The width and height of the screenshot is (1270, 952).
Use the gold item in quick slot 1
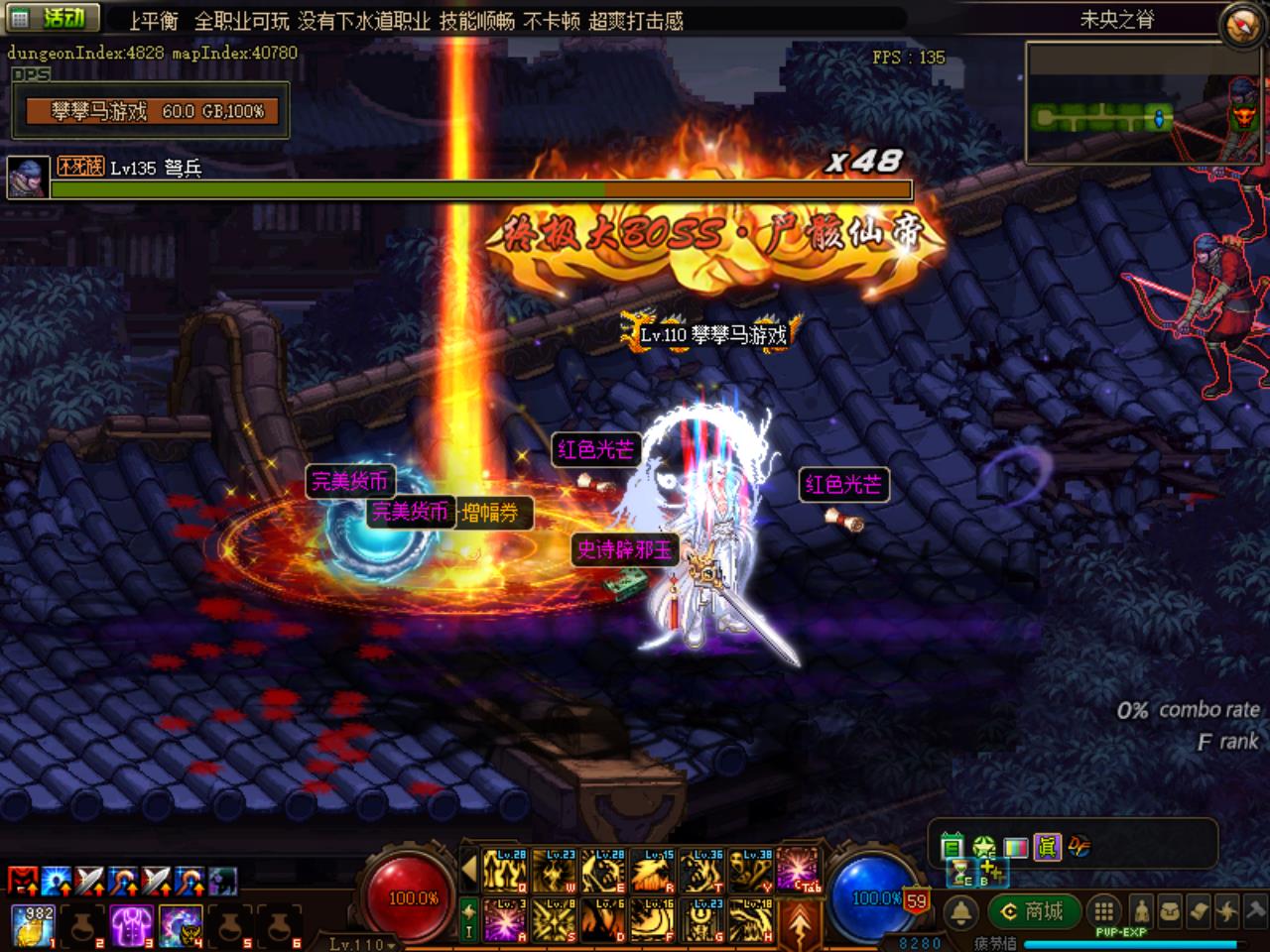pyautogui.click(x=33, y=924)
